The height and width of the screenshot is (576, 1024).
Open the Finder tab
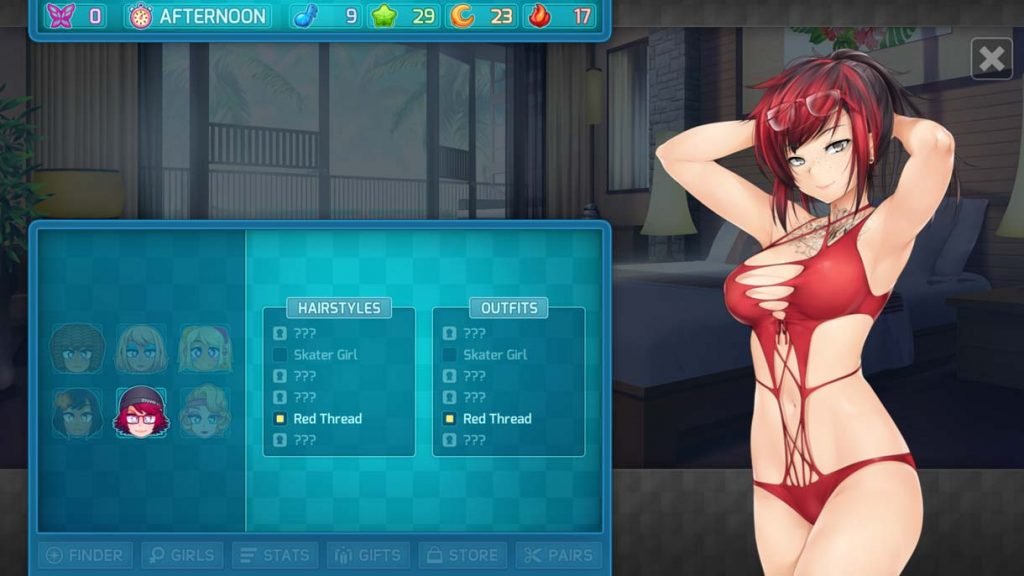point(85,555)
